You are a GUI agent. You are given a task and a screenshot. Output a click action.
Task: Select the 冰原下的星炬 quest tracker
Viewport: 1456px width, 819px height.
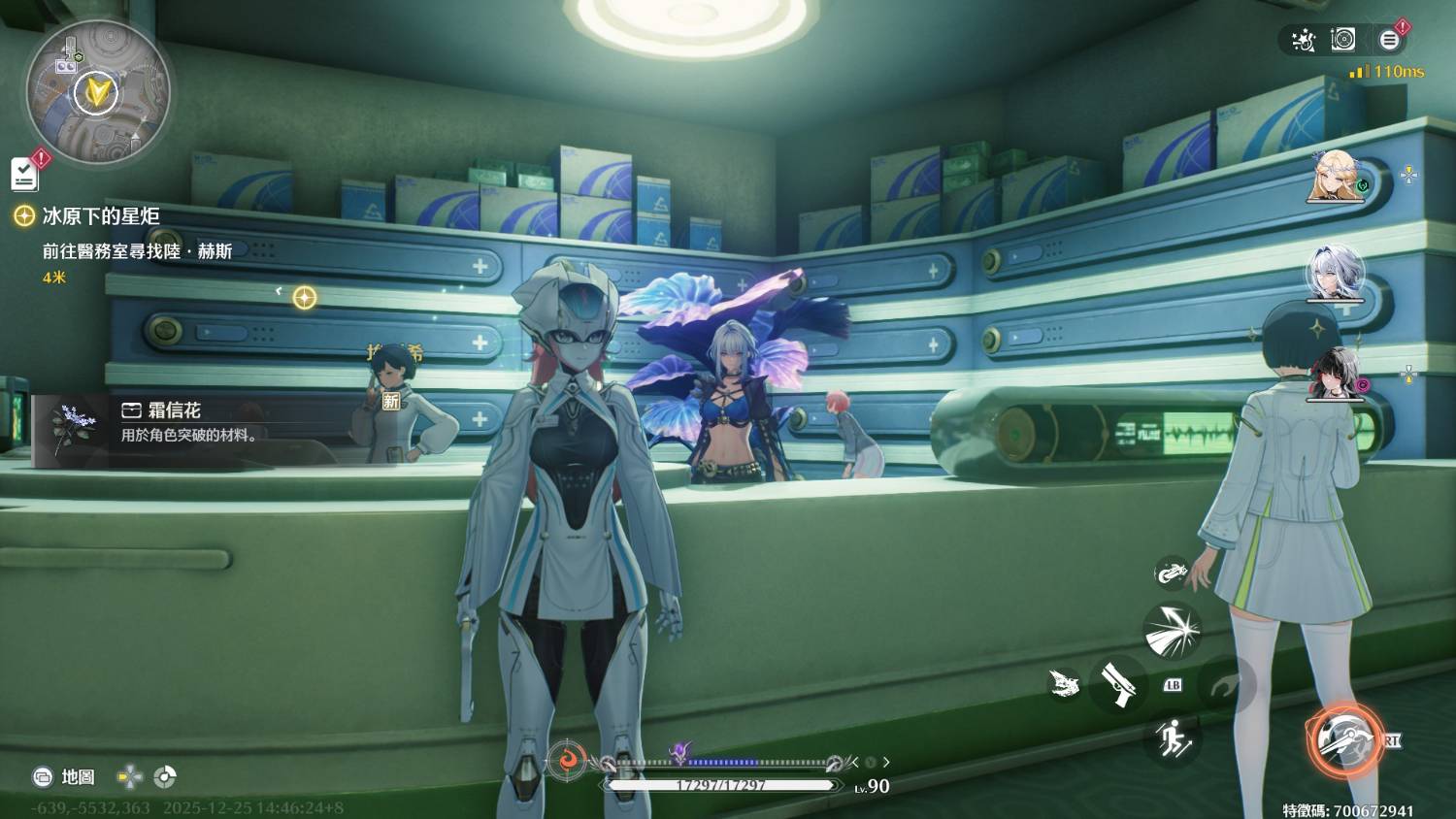(100, 216)
